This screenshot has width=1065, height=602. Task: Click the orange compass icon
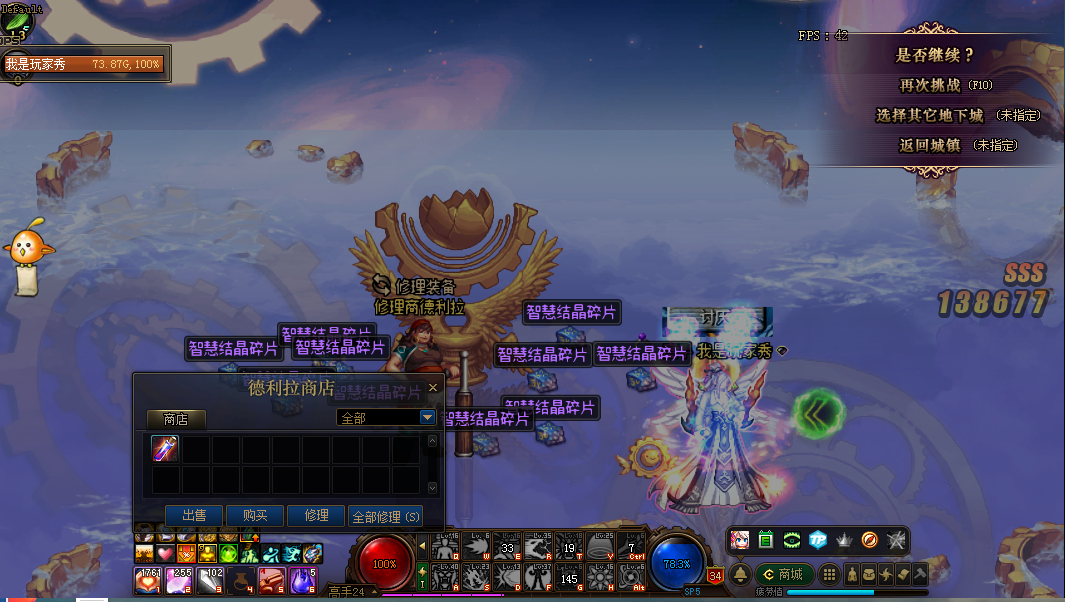[870, 540]
